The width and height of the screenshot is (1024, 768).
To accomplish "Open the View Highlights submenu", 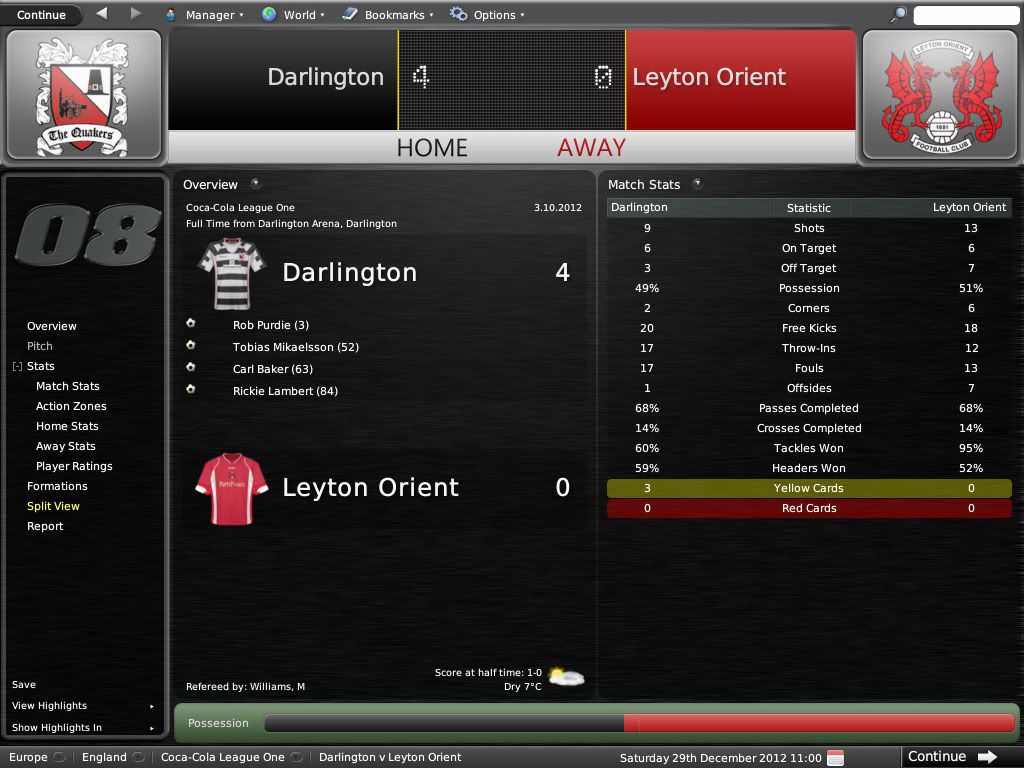I will click(50, 706).
